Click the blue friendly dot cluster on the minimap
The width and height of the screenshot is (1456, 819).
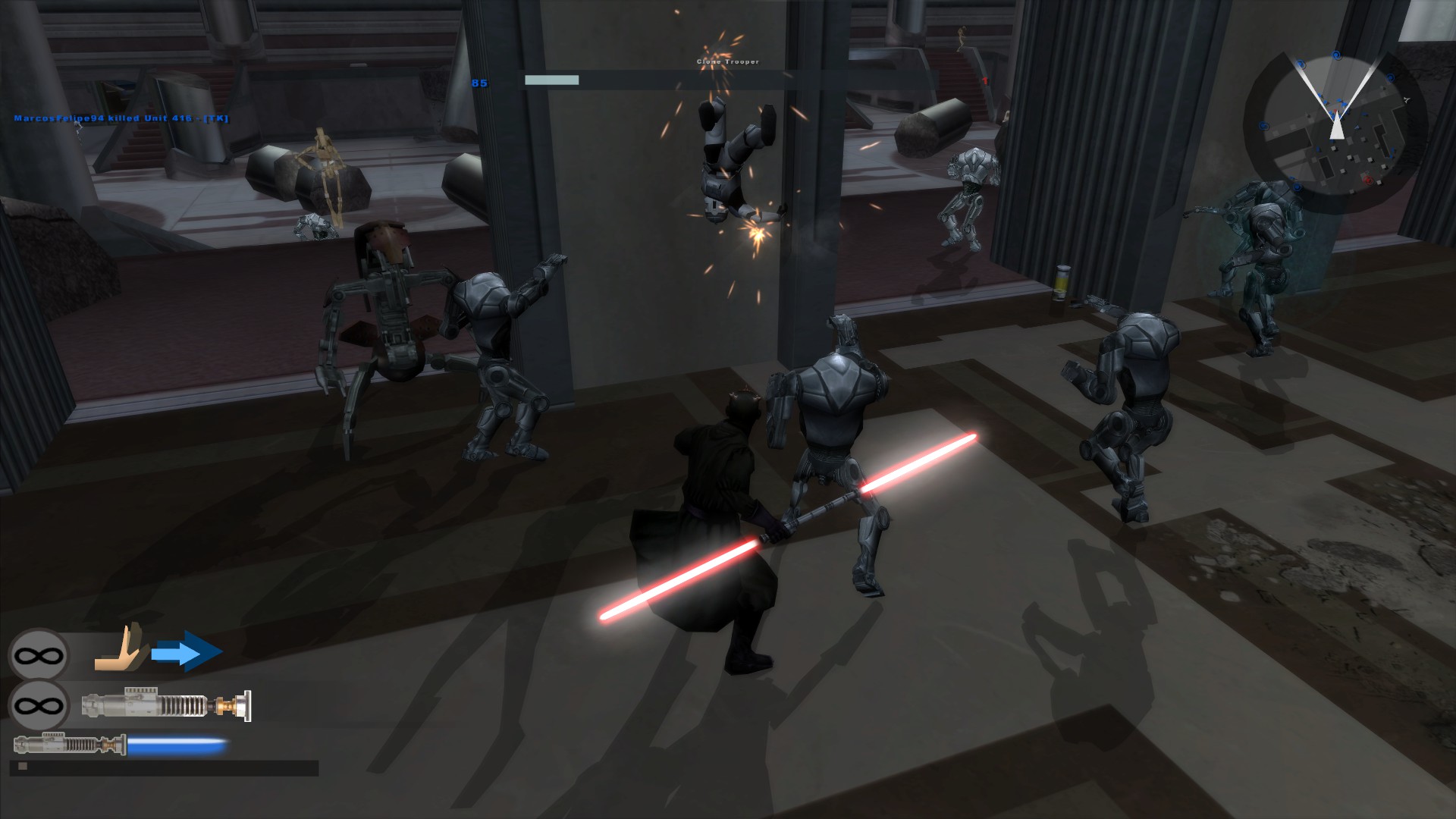click(x=1333, y=103)
